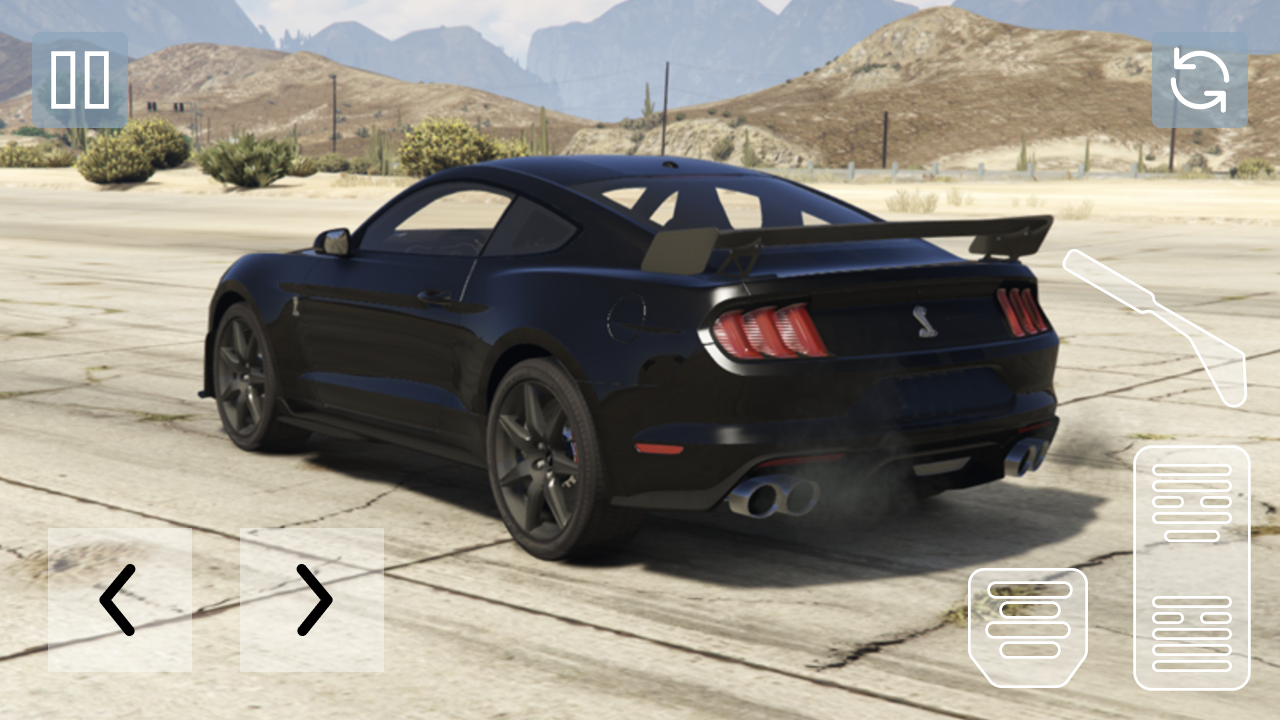Slow down with the brake control
Image resolution: width=1280 pixels, height=720 pixels.
(1030, 630)
